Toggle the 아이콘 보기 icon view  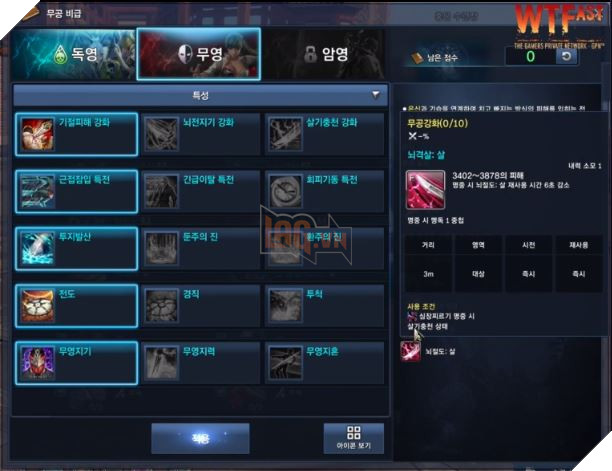pos(353,438)
